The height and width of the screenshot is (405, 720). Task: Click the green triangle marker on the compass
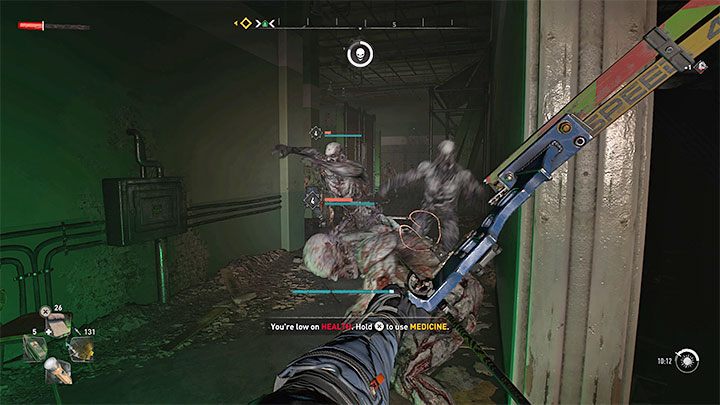tap(263, 22)
